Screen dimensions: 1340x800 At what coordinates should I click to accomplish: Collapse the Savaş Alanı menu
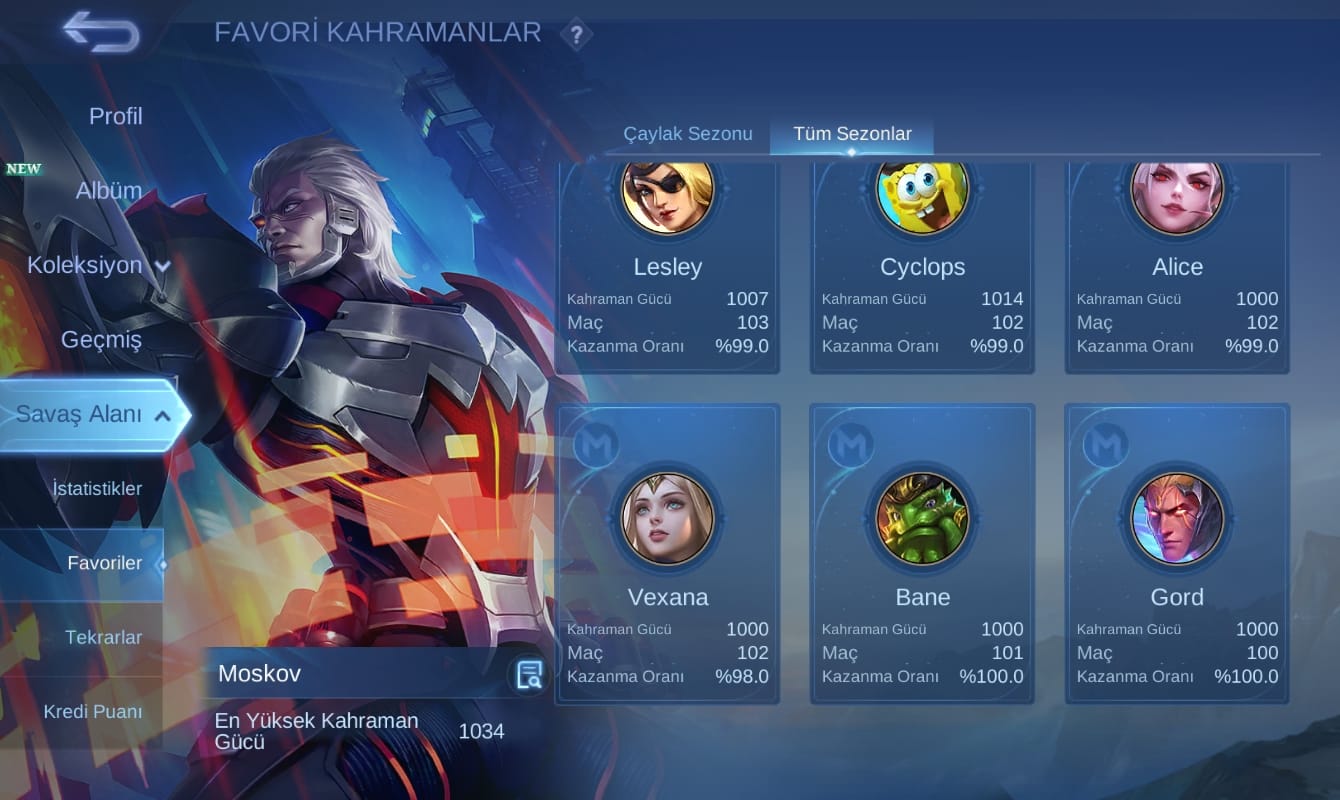[92, 414]
